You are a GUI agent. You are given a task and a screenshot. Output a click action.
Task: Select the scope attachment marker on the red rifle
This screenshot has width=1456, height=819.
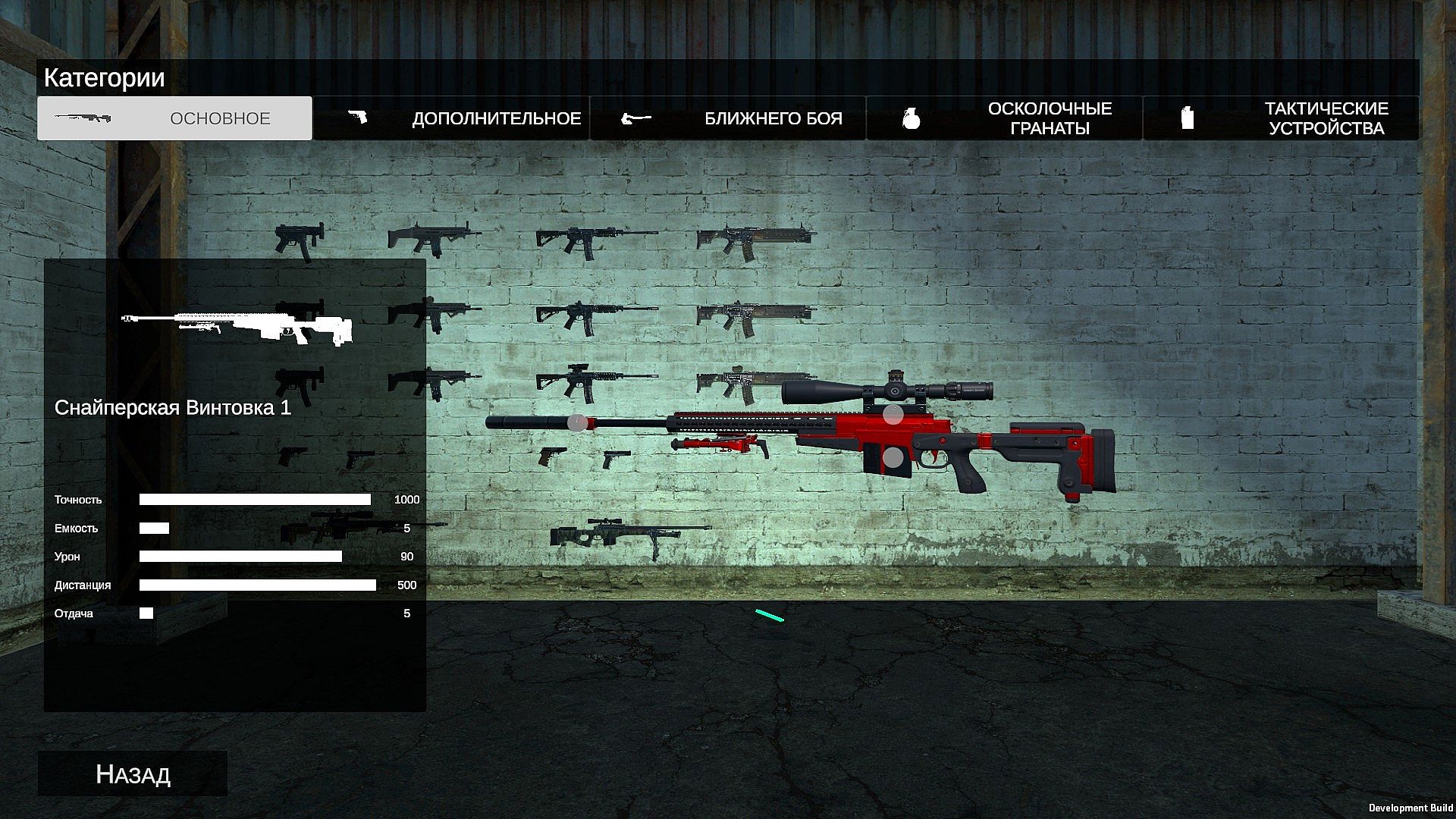894,414
